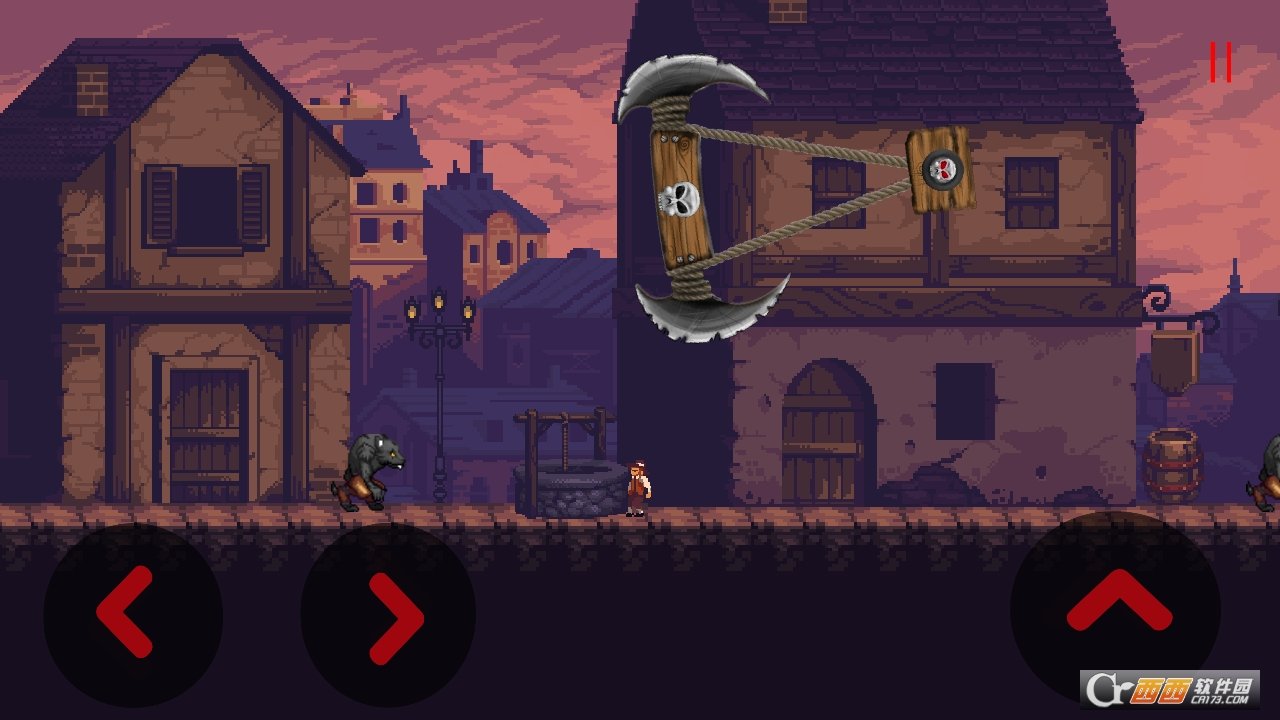Pause the game with the red pause icon

(1220, 62)
